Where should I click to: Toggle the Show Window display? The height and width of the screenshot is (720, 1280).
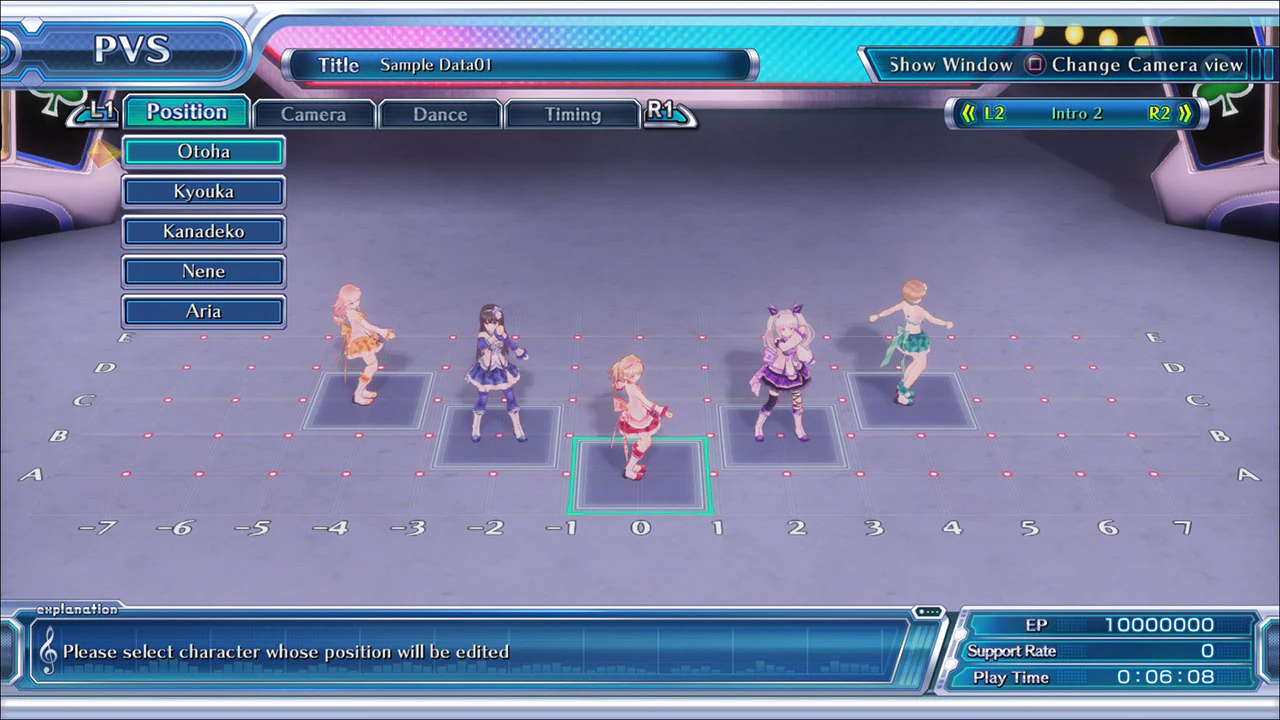coord(950,64)
